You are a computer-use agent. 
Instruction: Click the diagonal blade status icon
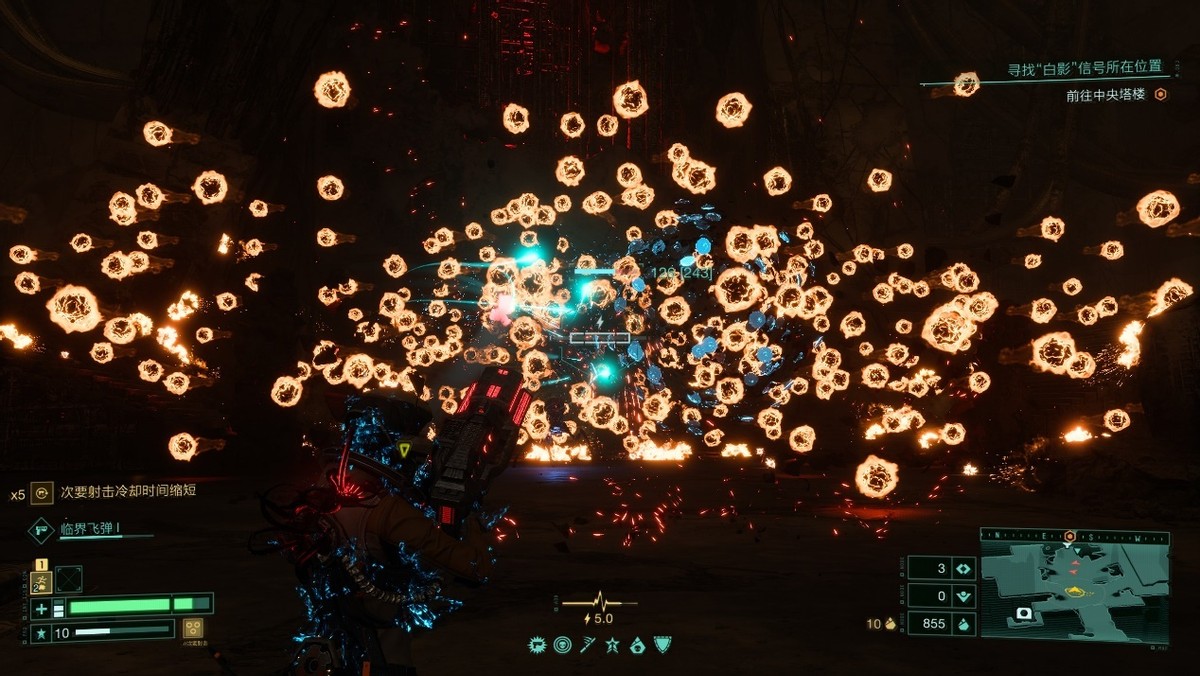click(x=587, y=646)
